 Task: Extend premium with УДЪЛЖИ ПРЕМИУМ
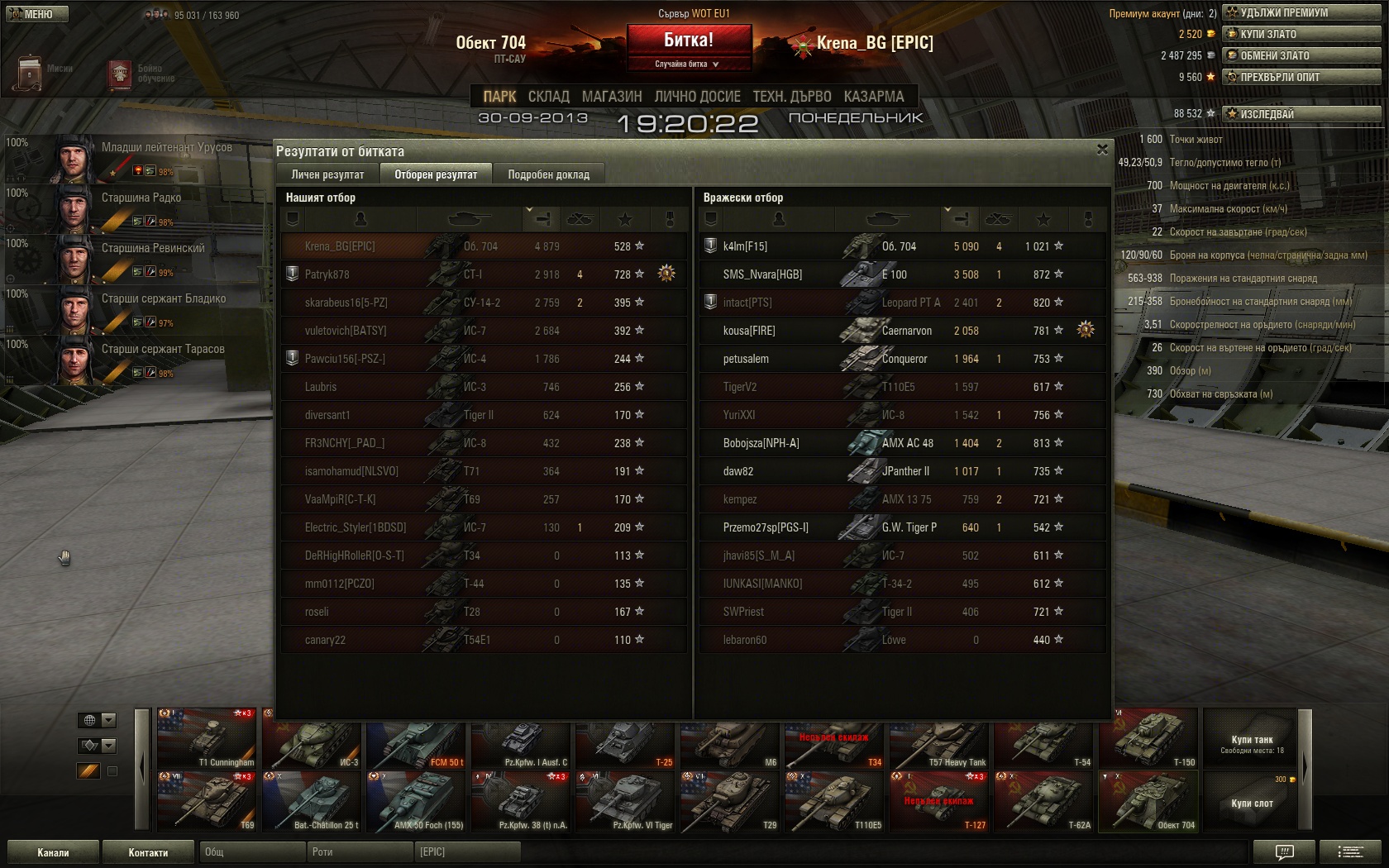point(1301,12)
